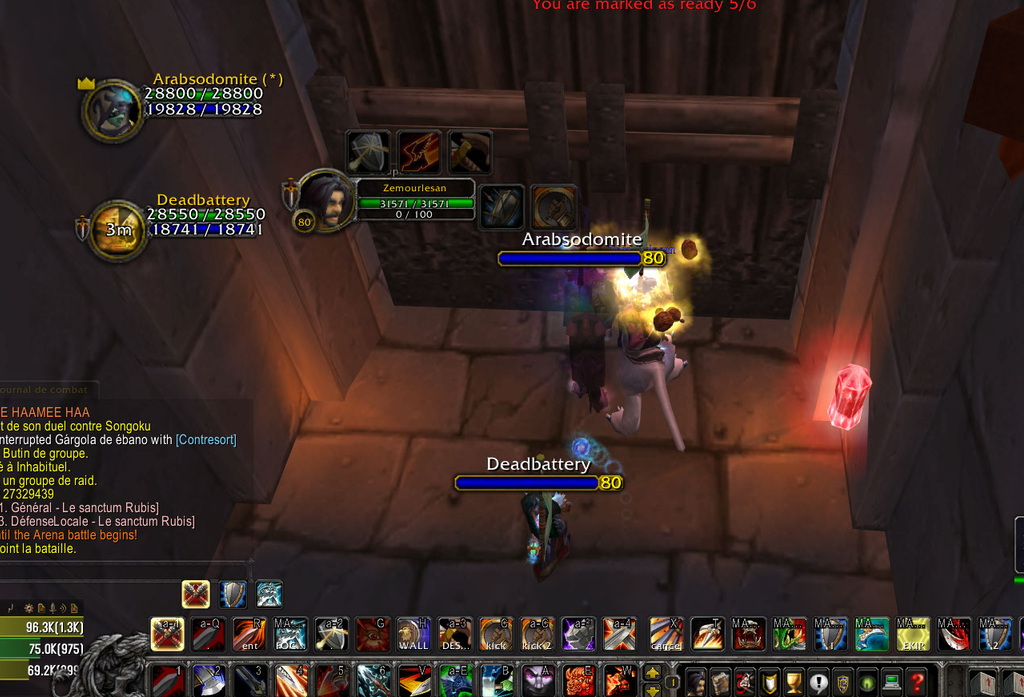Activate Berserker Stance icon
Viewport: 1024px width, 697px height.
click(x=269, y=594)
